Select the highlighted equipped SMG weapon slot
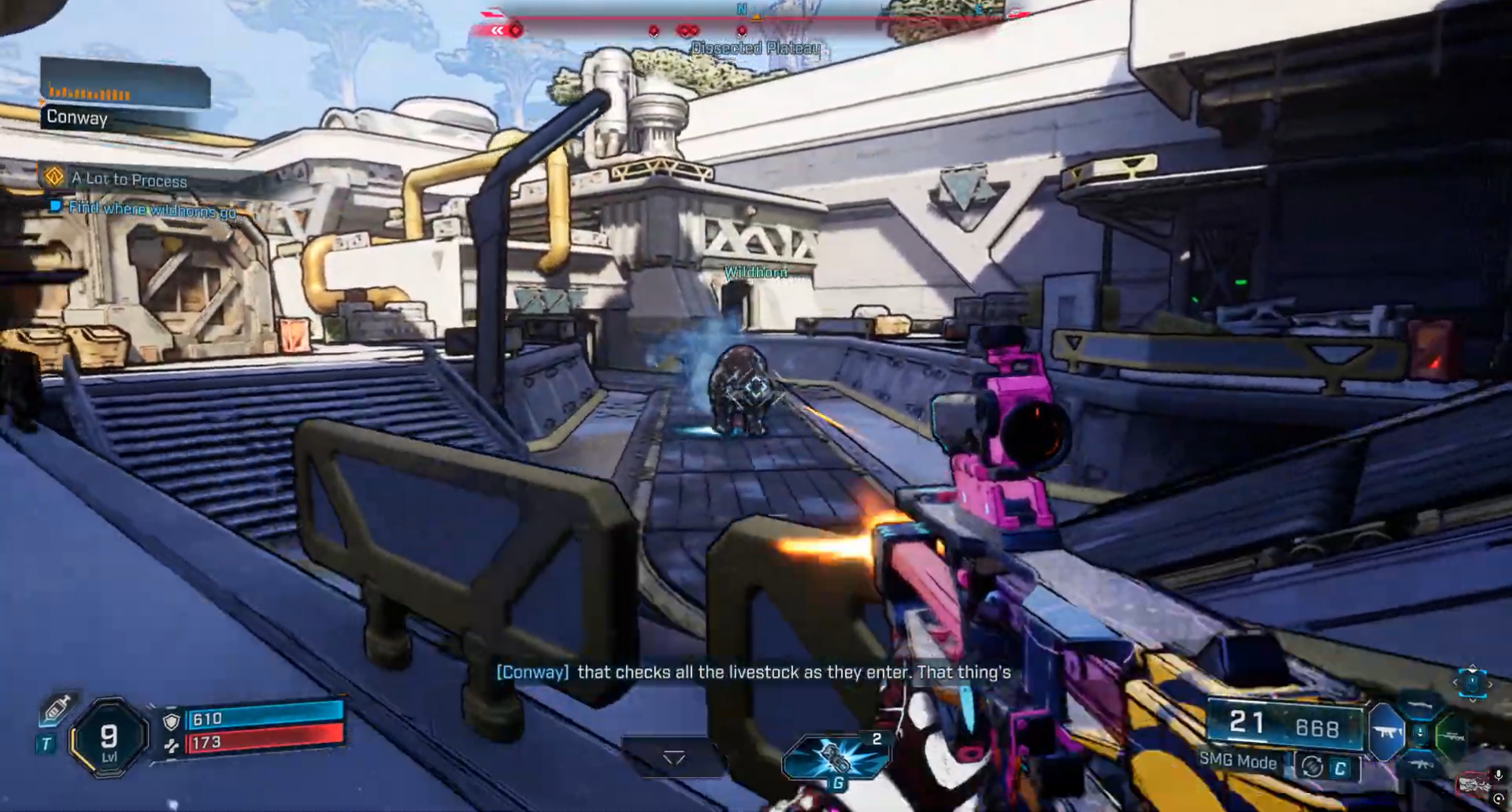This screenshot has width=1512, height=812. click(1386, 732)
